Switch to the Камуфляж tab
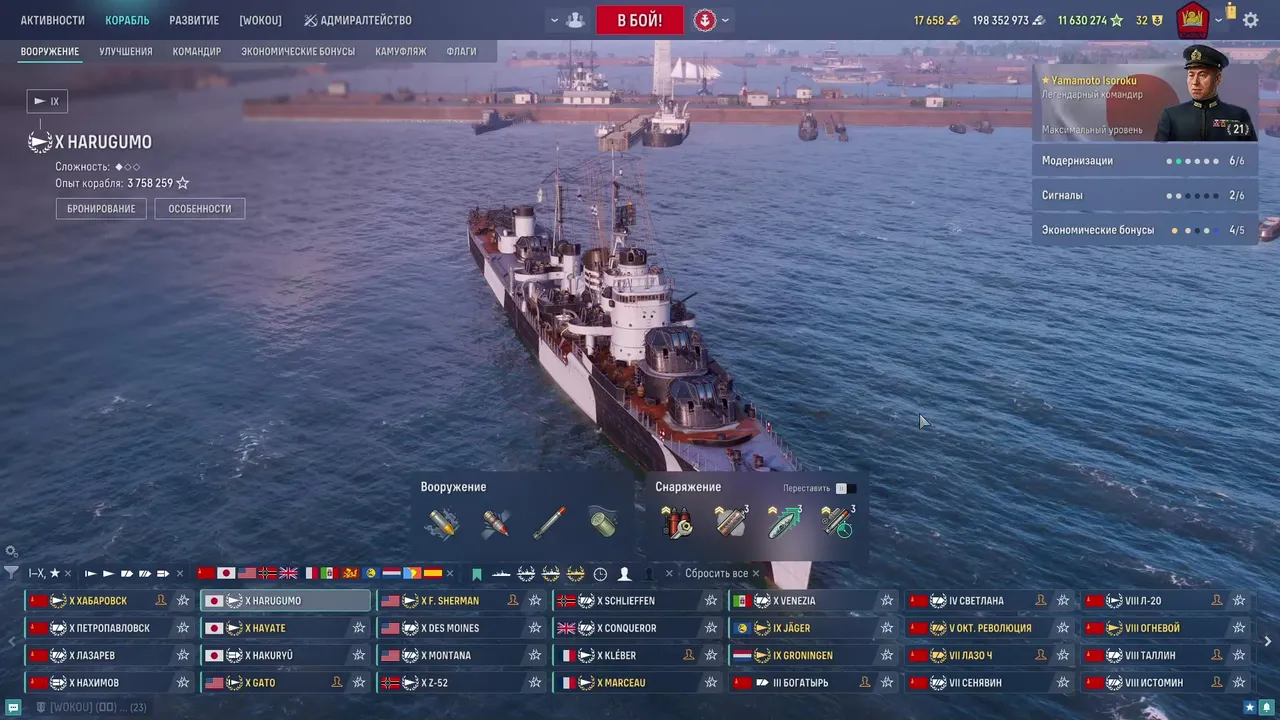 click(400, 51)
